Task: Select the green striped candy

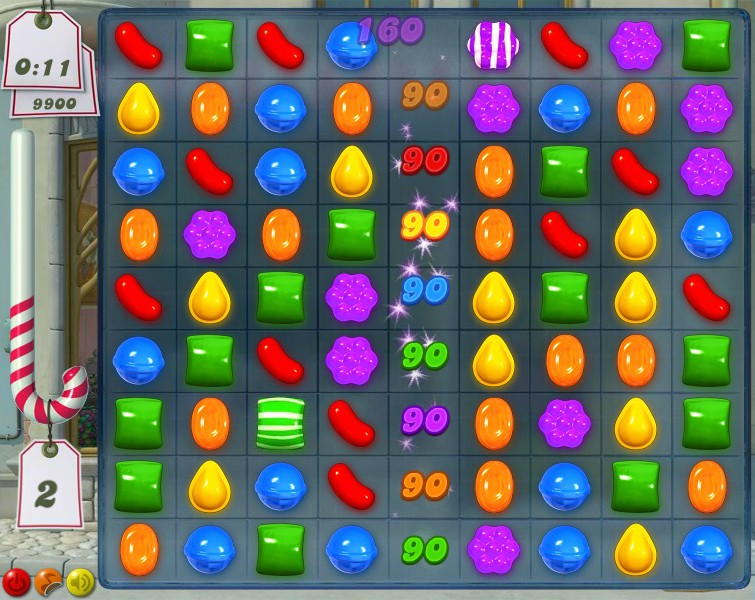Action: pos(280,422)
